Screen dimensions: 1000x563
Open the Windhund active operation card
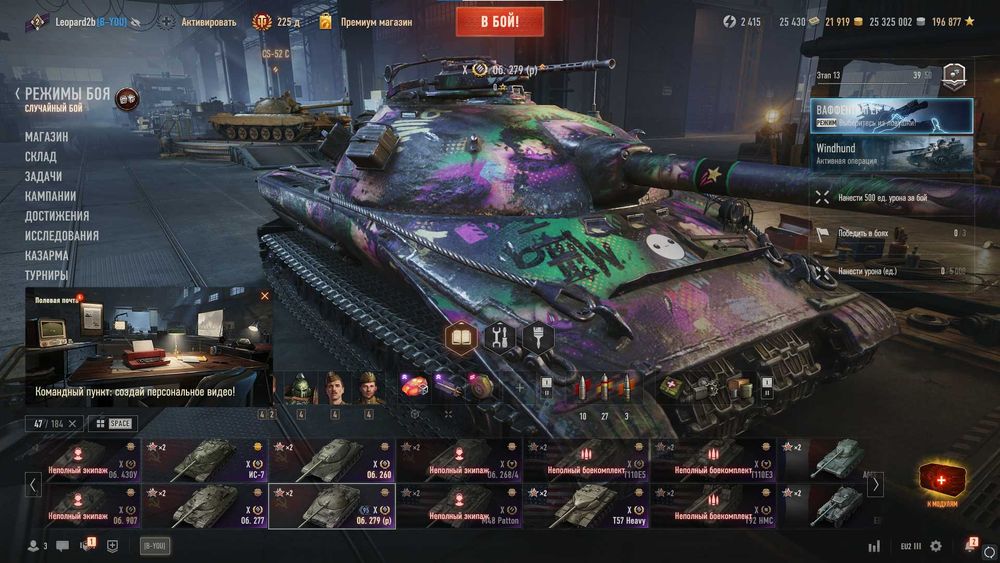click(892, 154)
